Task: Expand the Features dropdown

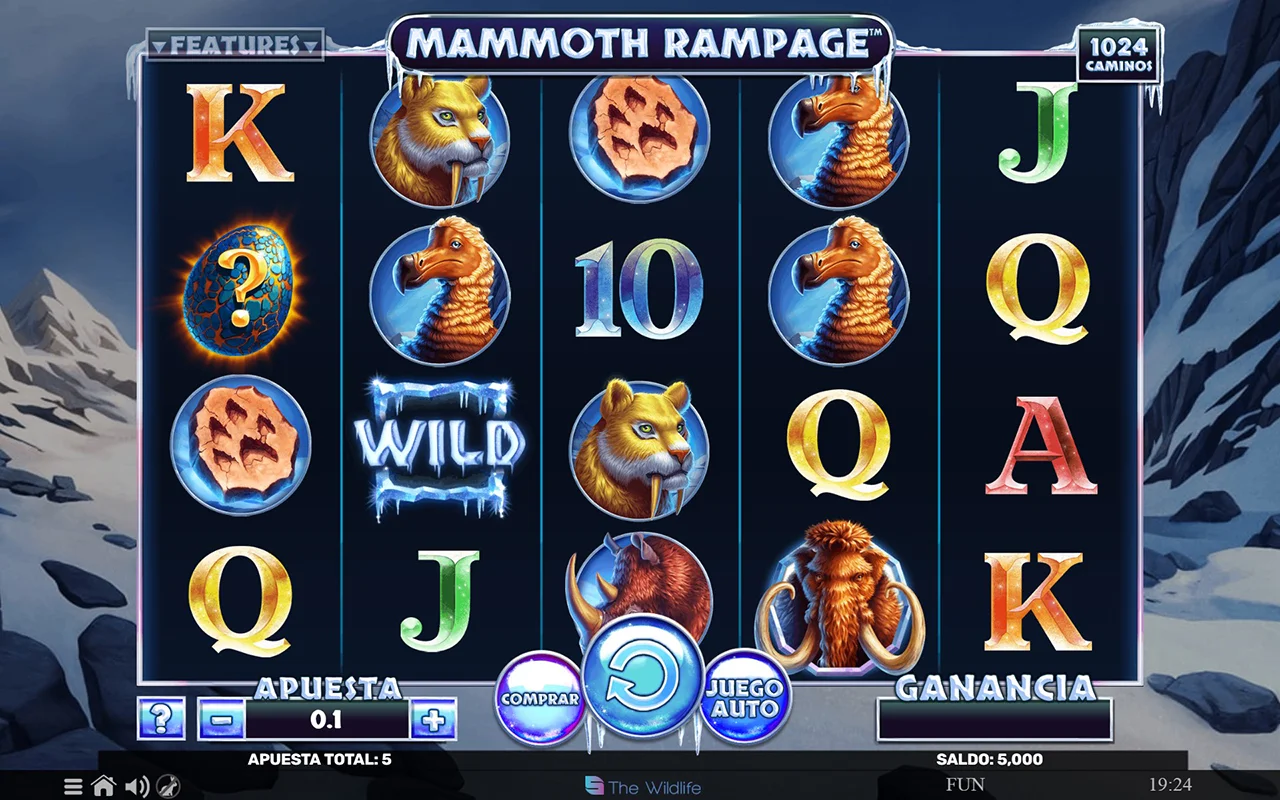Action: (x=235, y=45)
